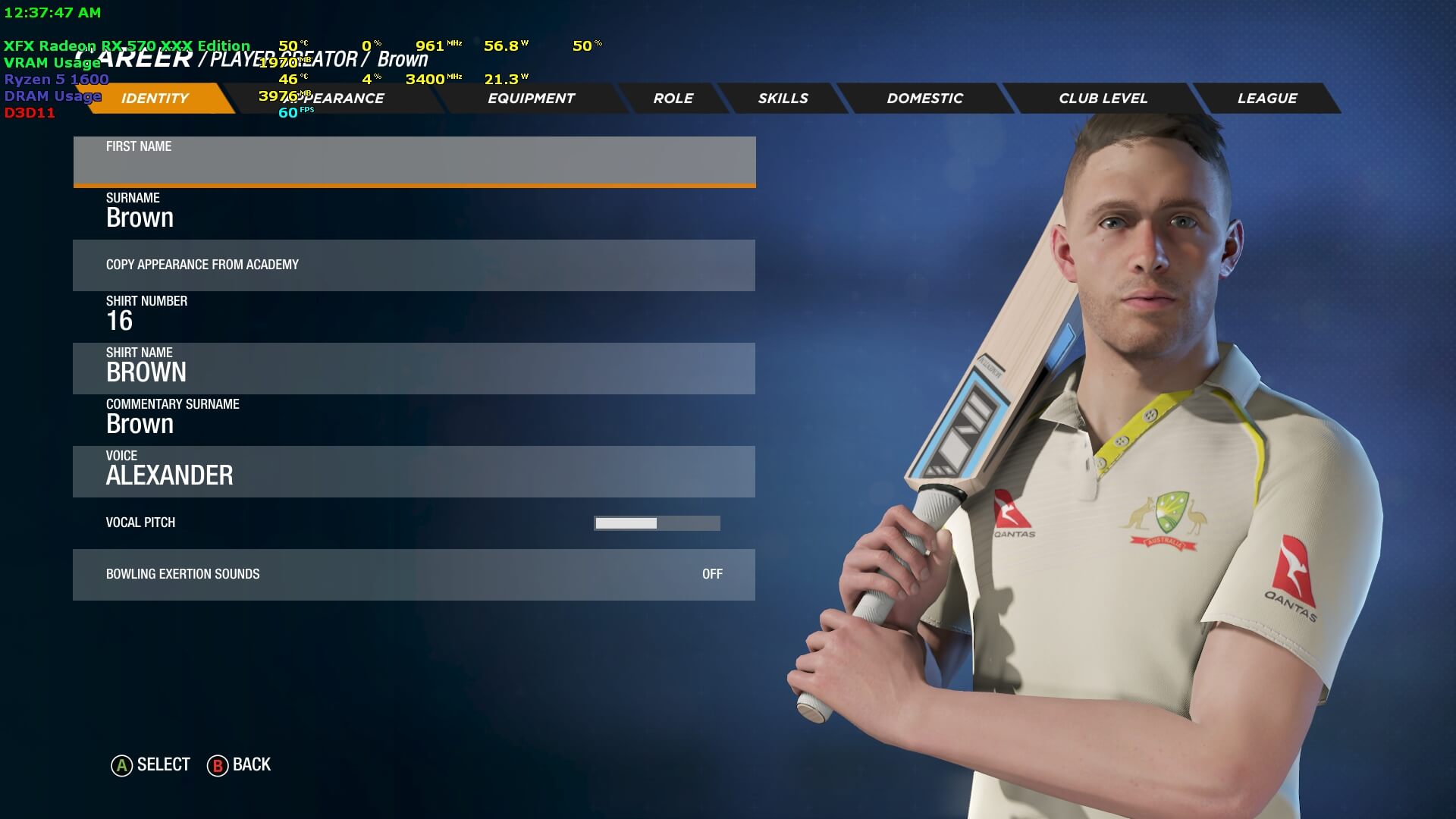Screen dimensions: 1456x819
Task: Switch to the Domestic tab
Action: 924,99
